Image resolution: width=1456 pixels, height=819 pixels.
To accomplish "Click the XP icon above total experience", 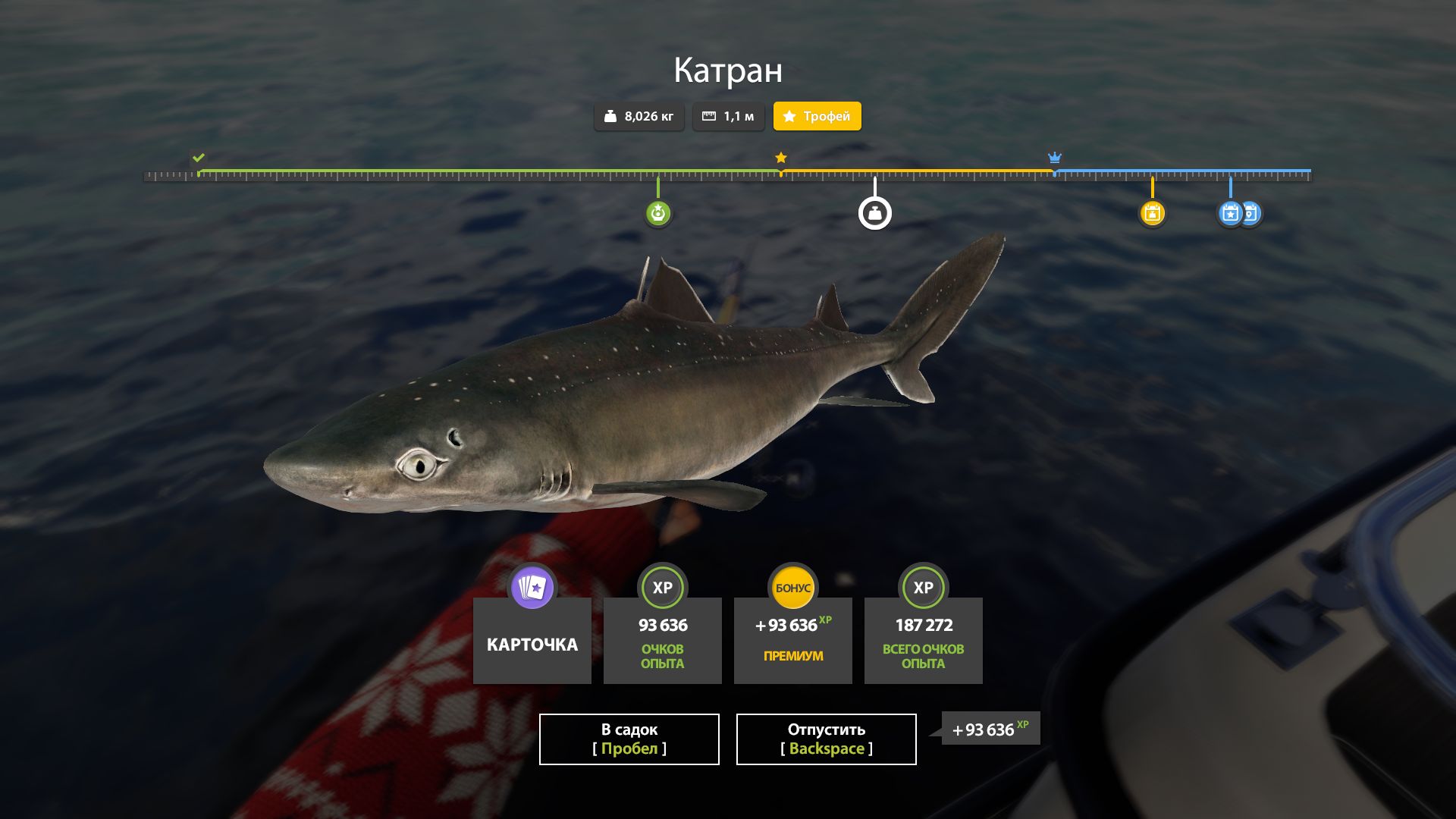I will [x=923, y=588].
